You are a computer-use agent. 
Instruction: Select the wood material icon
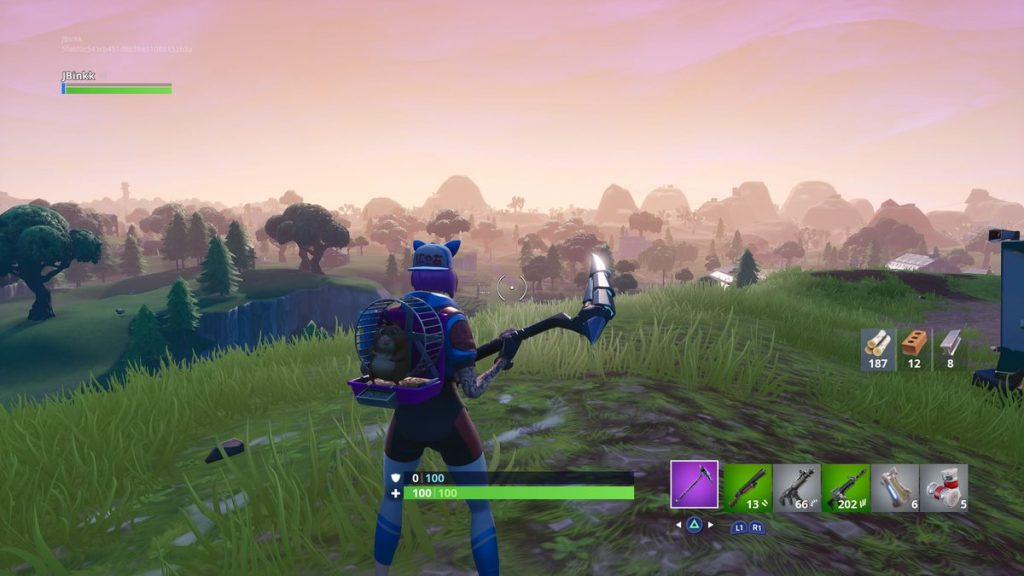tap(877, 346)
